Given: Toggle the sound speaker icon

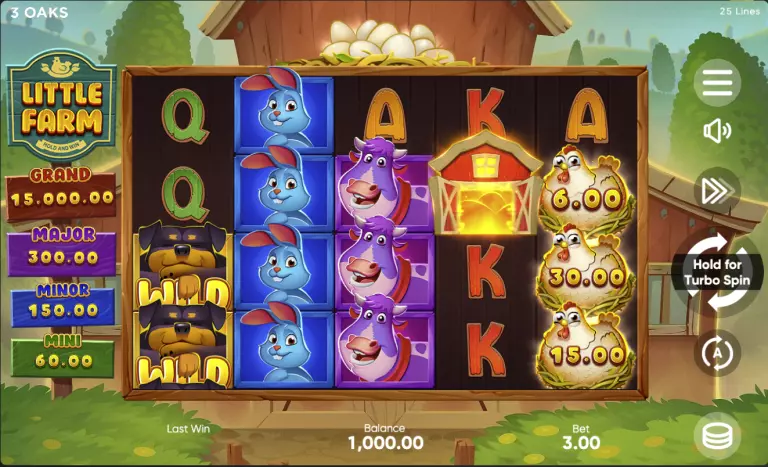Looking at the screenshot, I should [717, 131].
